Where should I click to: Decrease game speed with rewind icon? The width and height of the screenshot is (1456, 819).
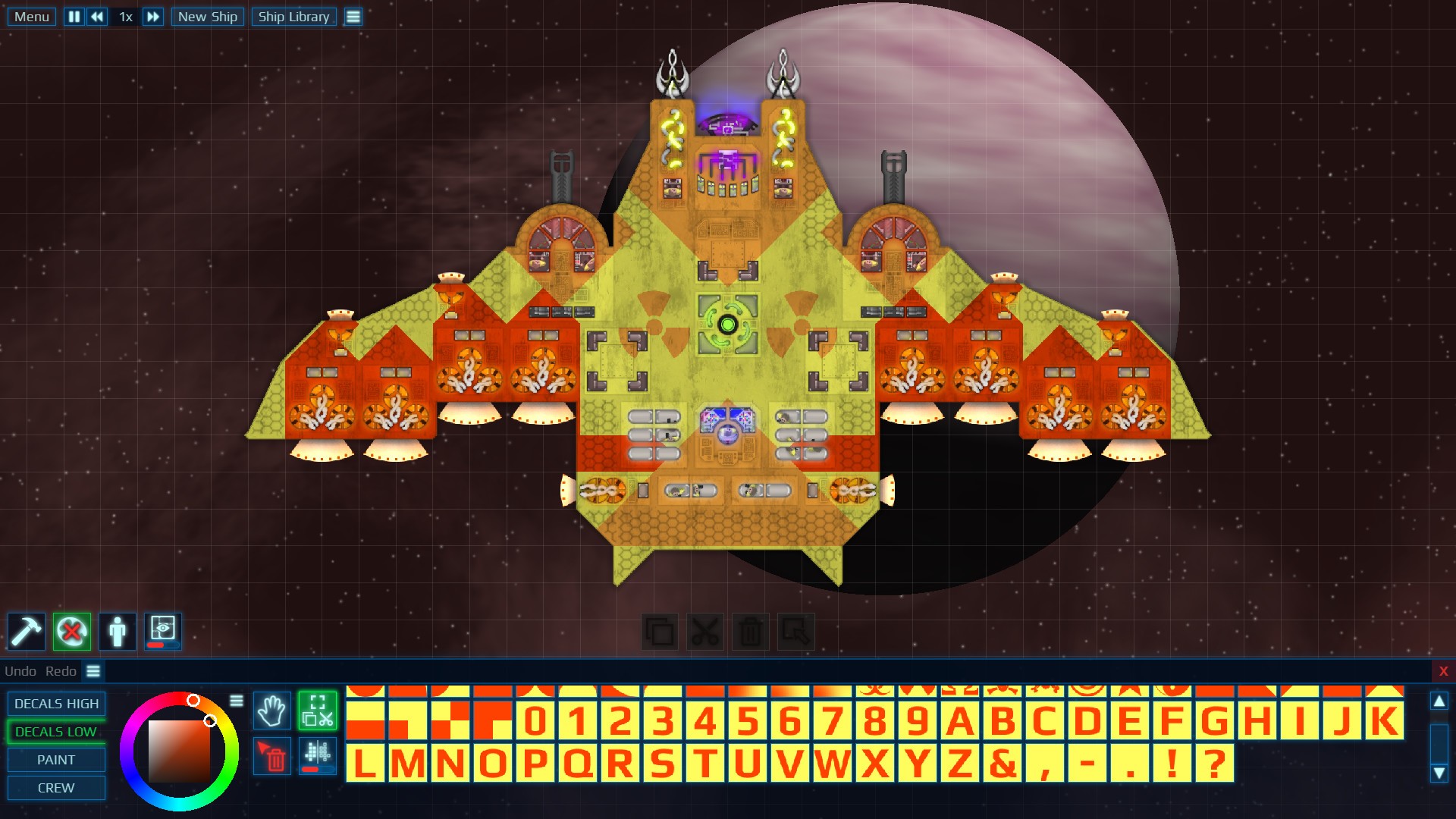coord(96,16)
